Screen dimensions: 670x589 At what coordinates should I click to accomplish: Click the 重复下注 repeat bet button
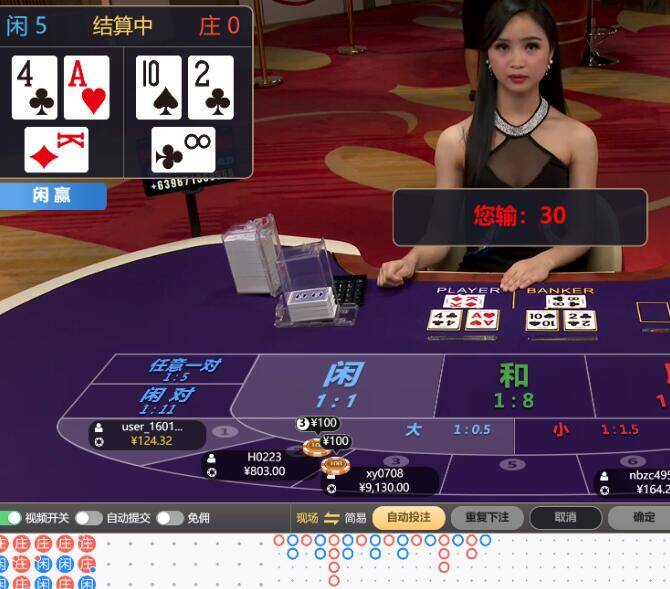point(487,517)
